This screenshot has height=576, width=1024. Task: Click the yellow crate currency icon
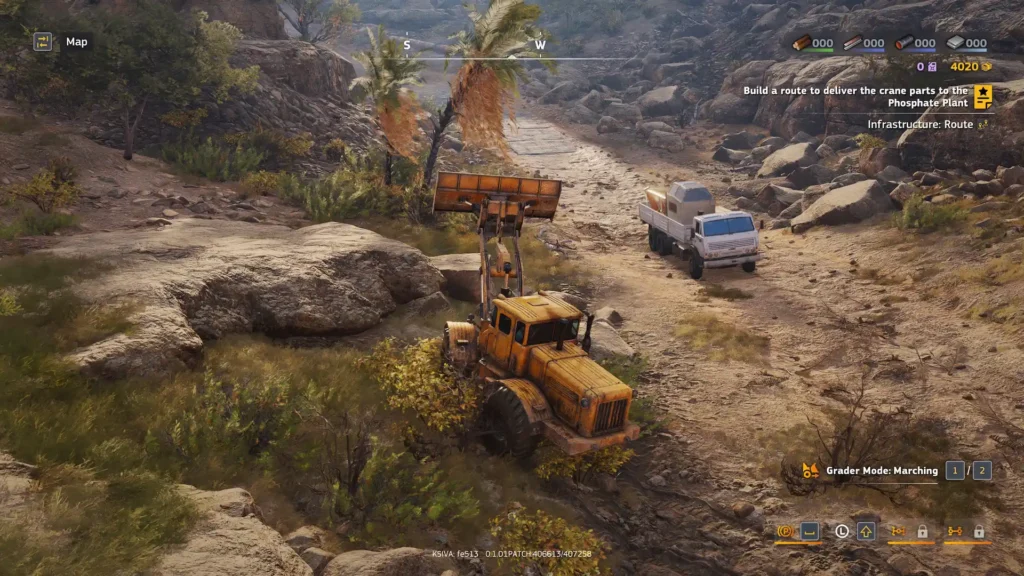(986, 67)
